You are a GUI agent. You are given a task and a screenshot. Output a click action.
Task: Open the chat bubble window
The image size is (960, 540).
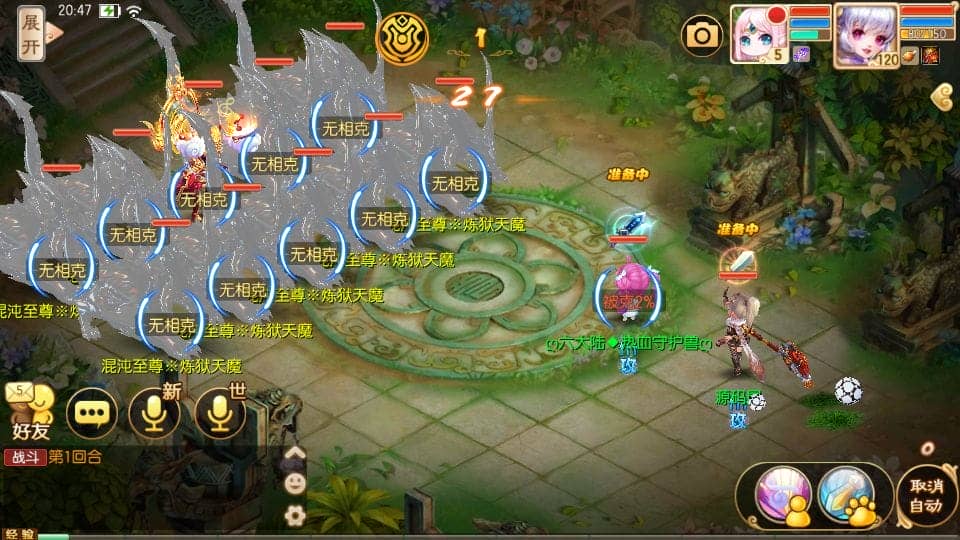point(92,412)
